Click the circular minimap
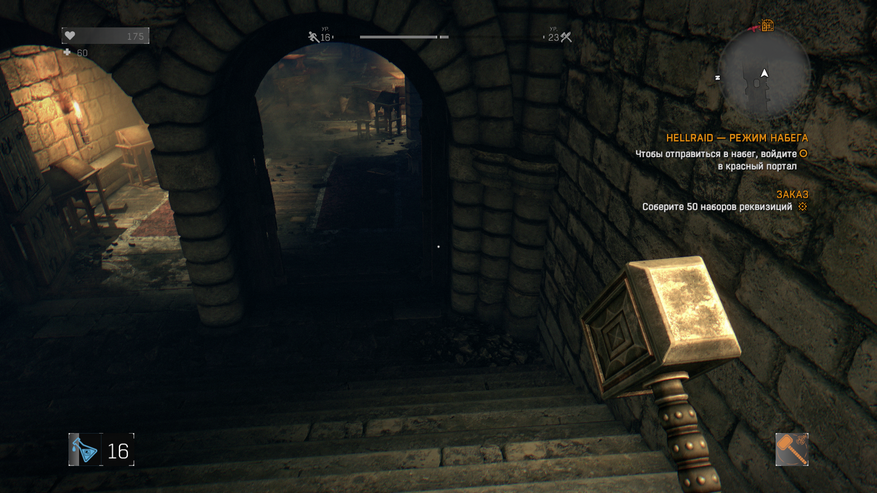877x493 pixels. pyautogui.click(x=764, y=74)
